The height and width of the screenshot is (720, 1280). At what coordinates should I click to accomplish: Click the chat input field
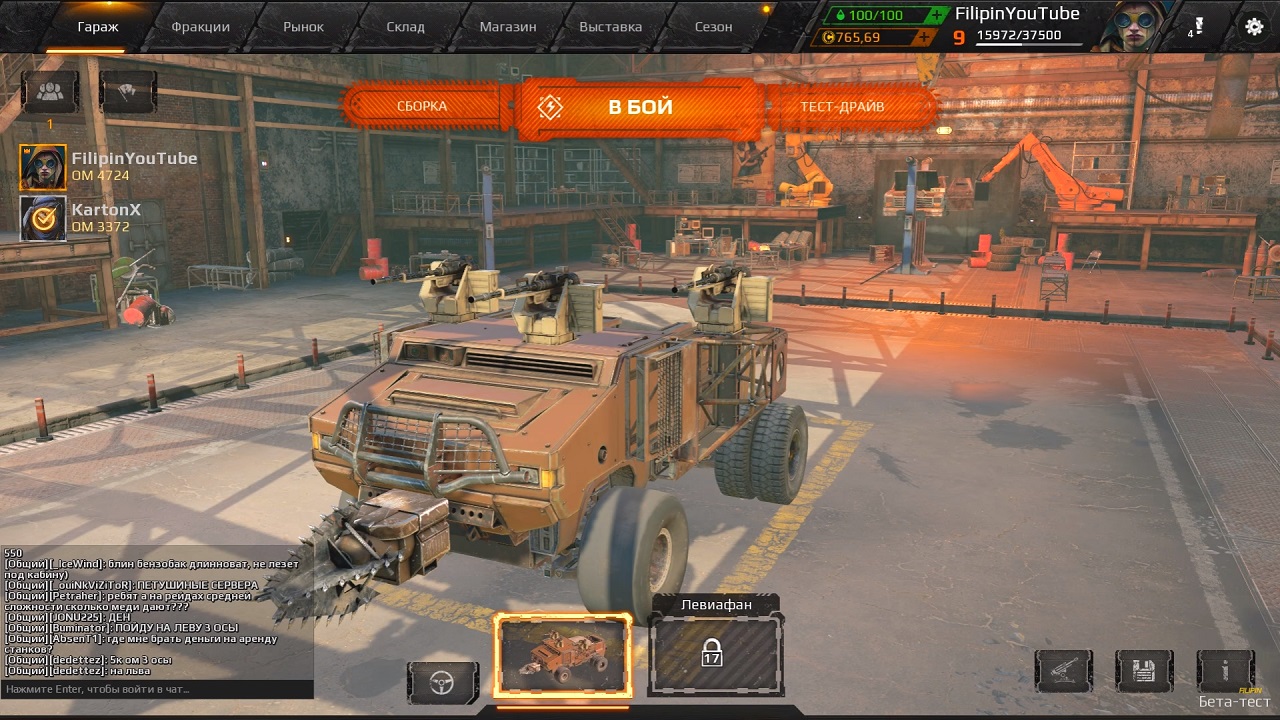point(157,689)
